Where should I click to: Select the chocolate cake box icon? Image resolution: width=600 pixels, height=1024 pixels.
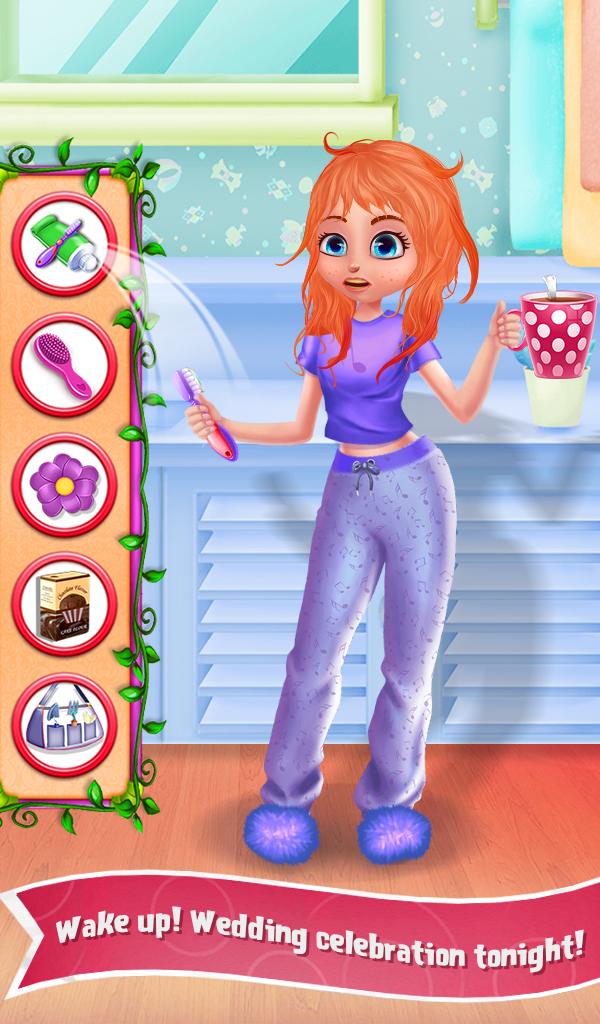click(x=65, y=603)
